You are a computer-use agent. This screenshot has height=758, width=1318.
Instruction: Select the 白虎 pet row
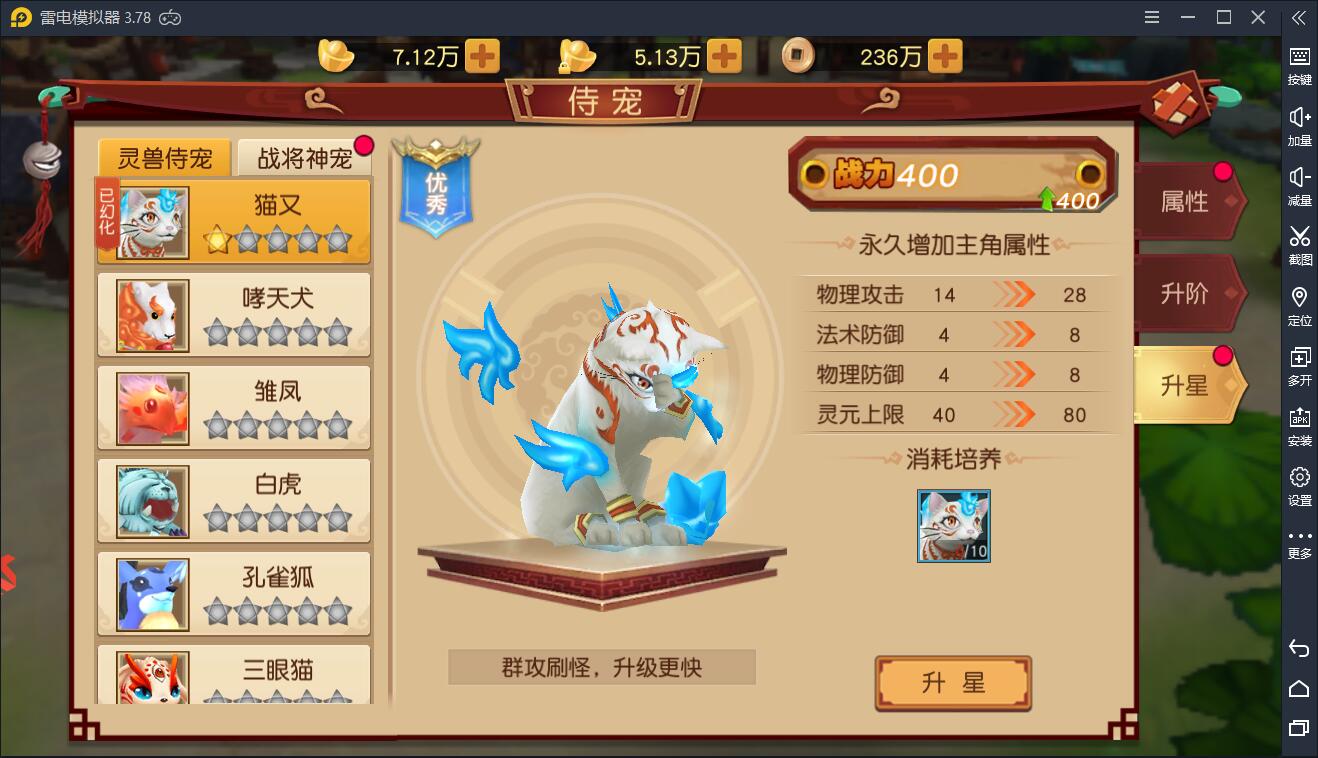[234, 500]
